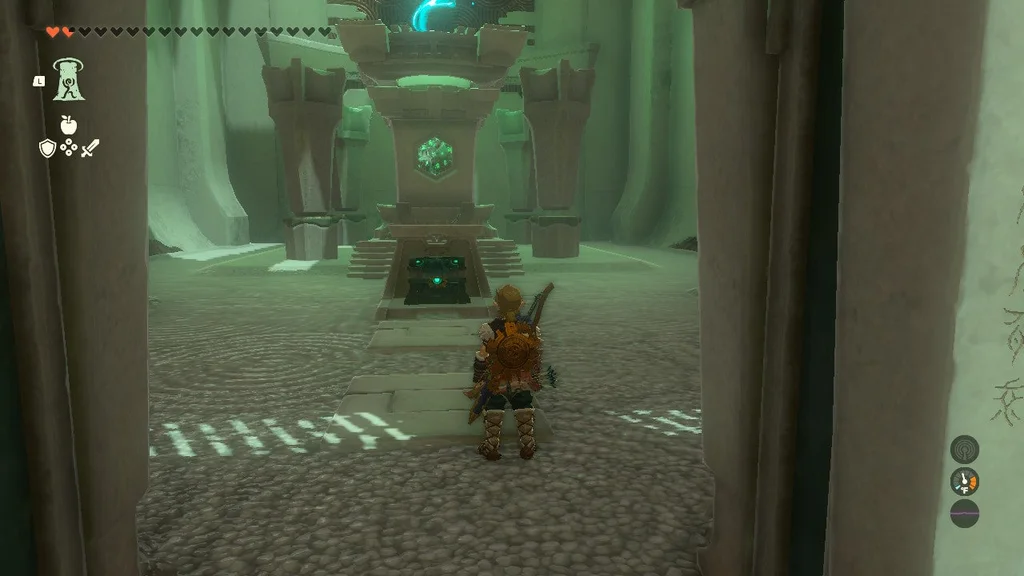Activate the Ascend ability icon

(x=69, y=79)
